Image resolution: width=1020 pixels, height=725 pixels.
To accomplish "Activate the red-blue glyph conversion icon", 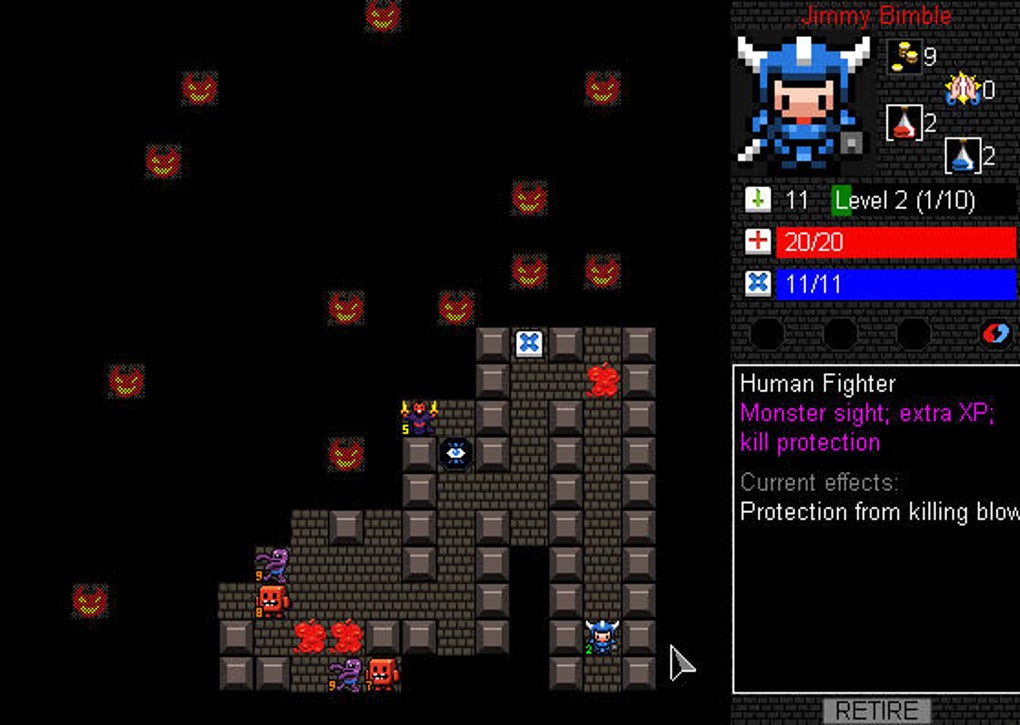I will [995, 333].
